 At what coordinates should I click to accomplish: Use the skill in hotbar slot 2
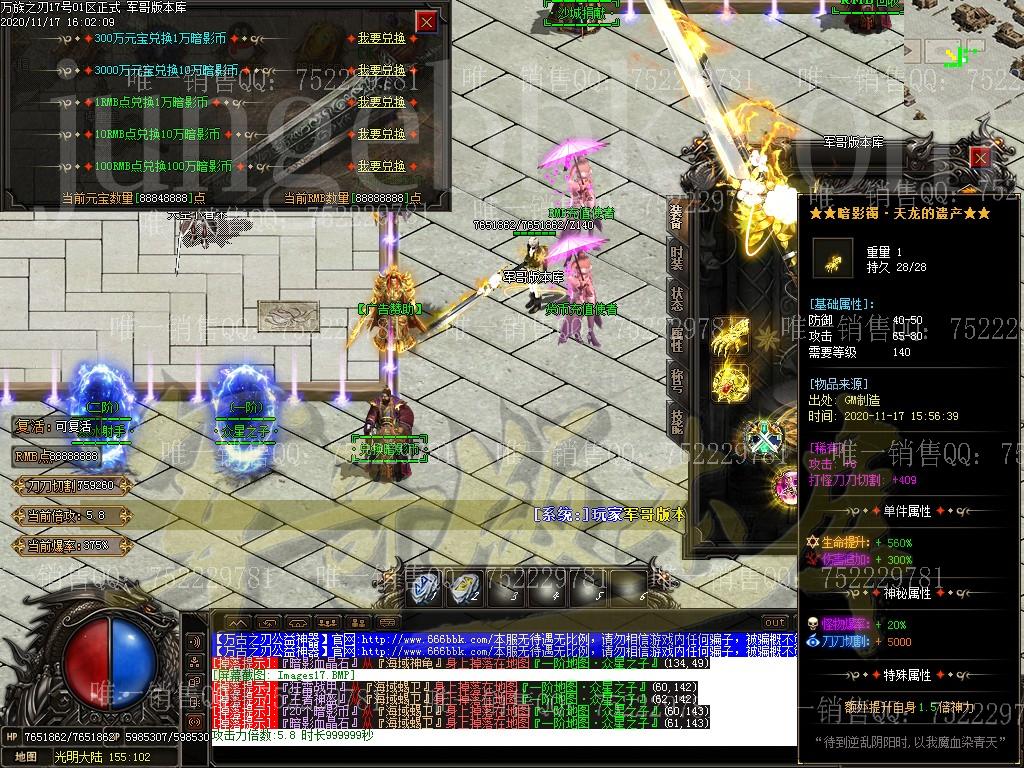pos(463,588)
